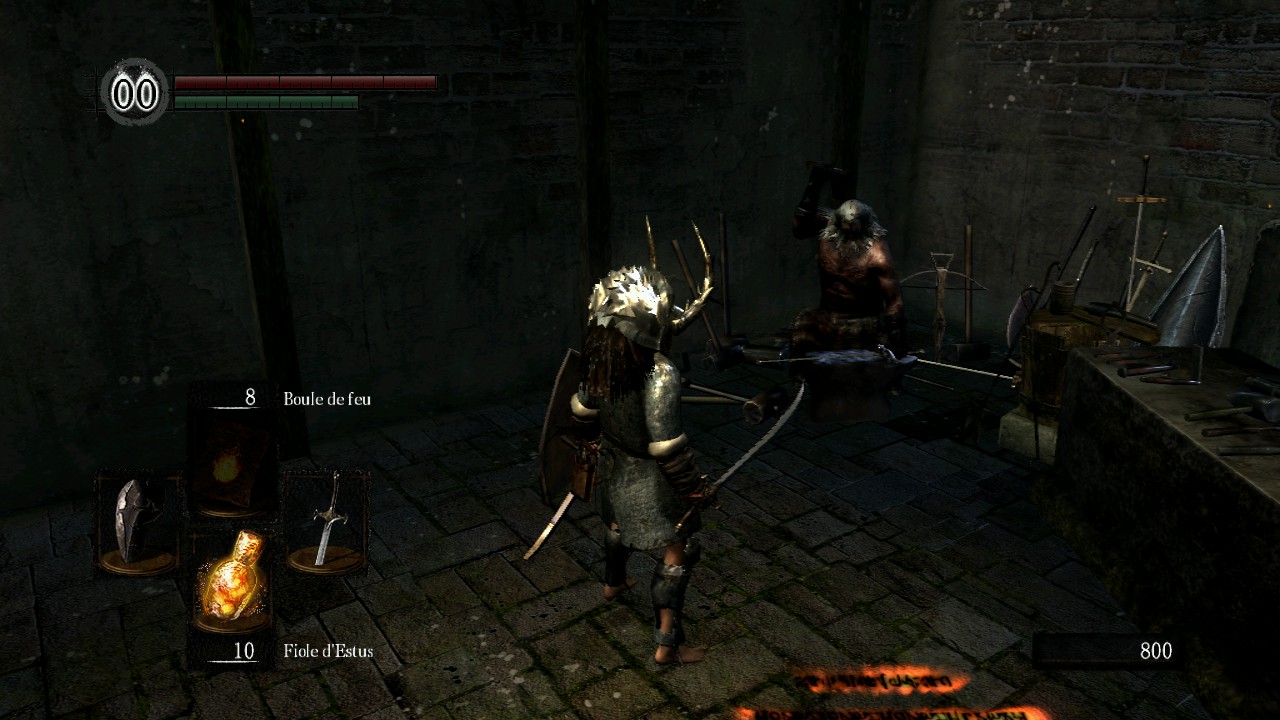This screenshot has width=1280, height=720.
Task: Select the right-hand sword slot
Action: (x=325, y=522)
